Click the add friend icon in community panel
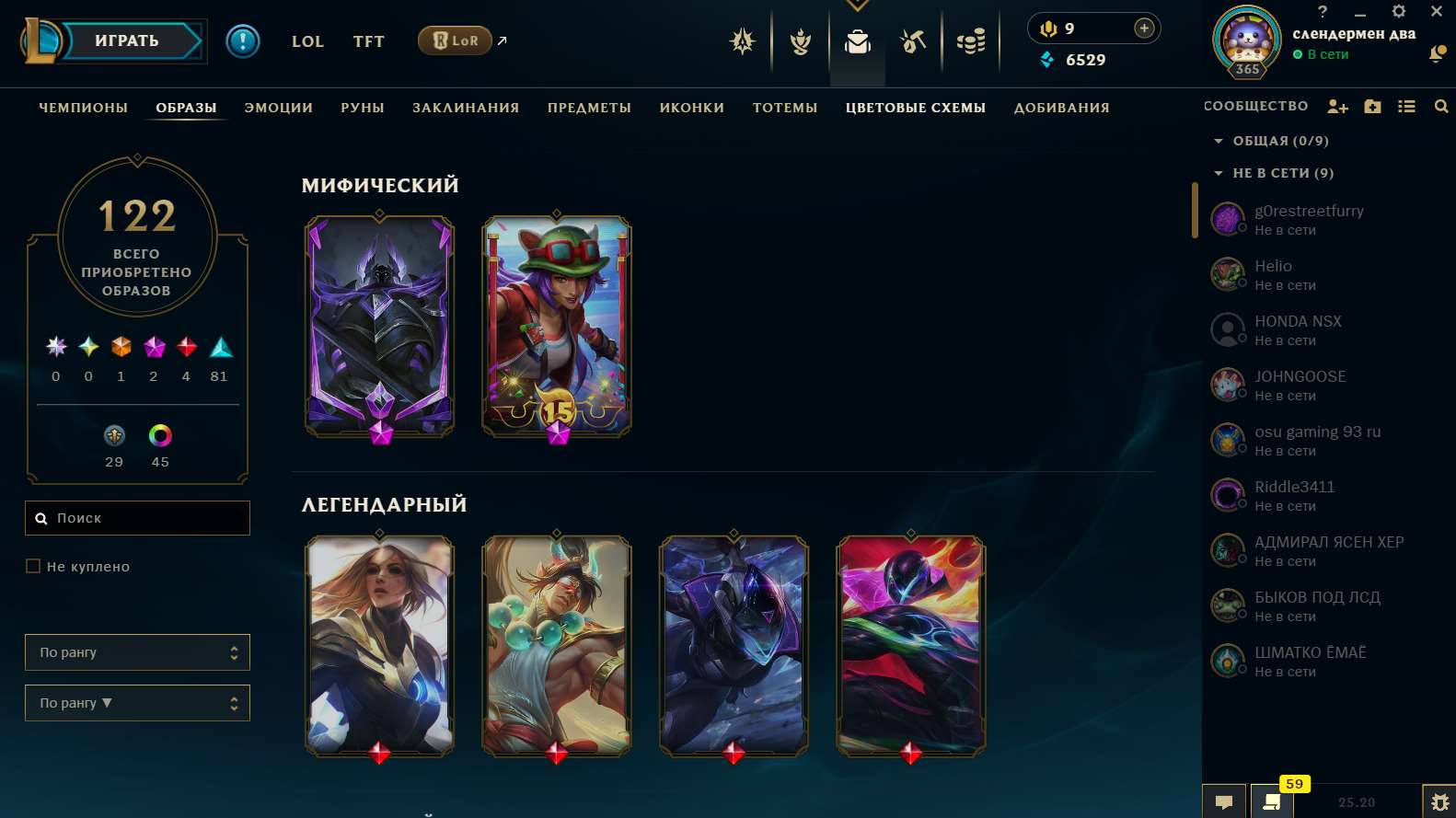 tap(1338, 106)
